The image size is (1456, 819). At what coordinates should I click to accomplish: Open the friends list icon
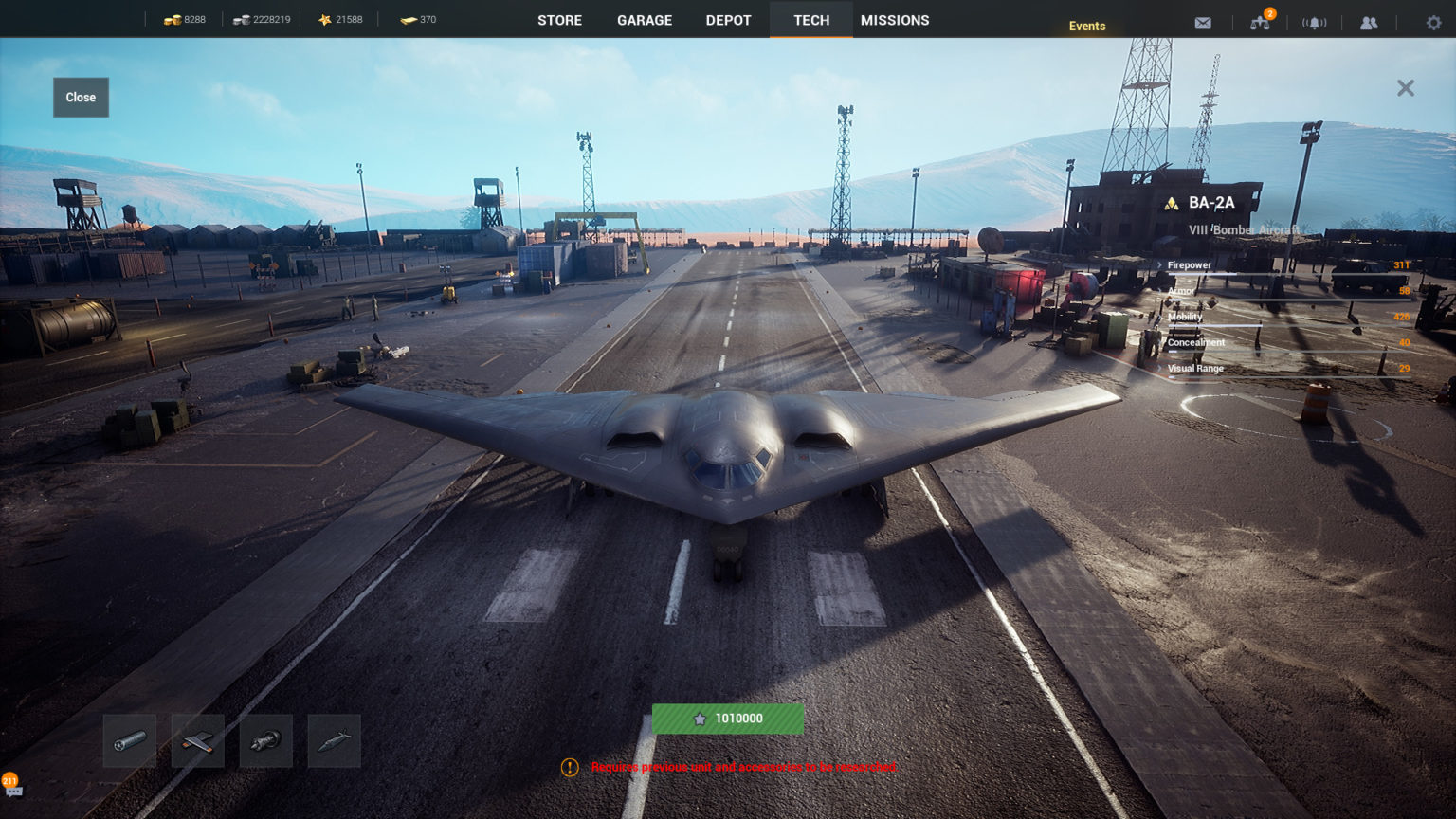tap(1370, 22)
